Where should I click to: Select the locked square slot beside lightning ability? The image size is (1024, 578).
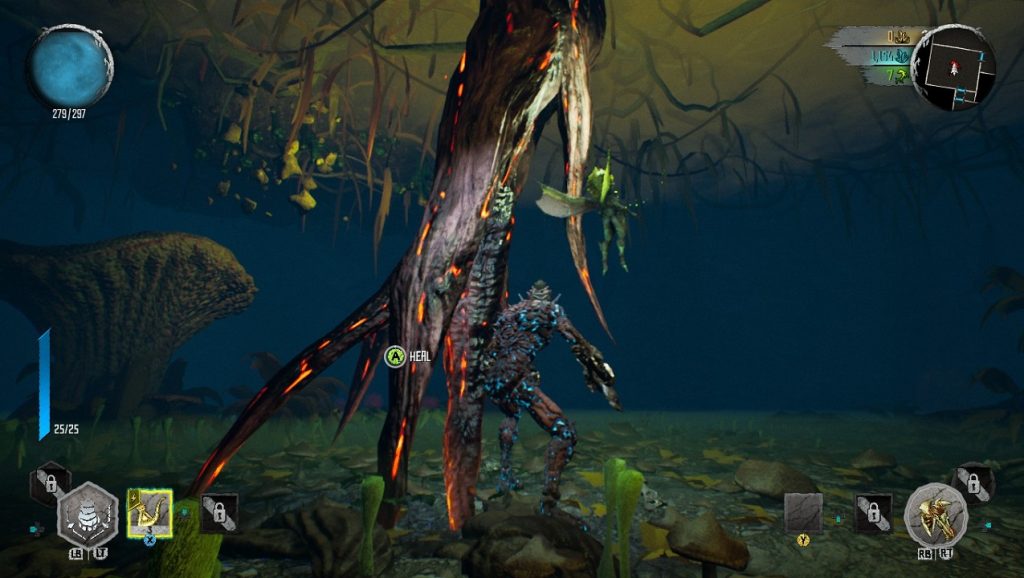(219, 513)
